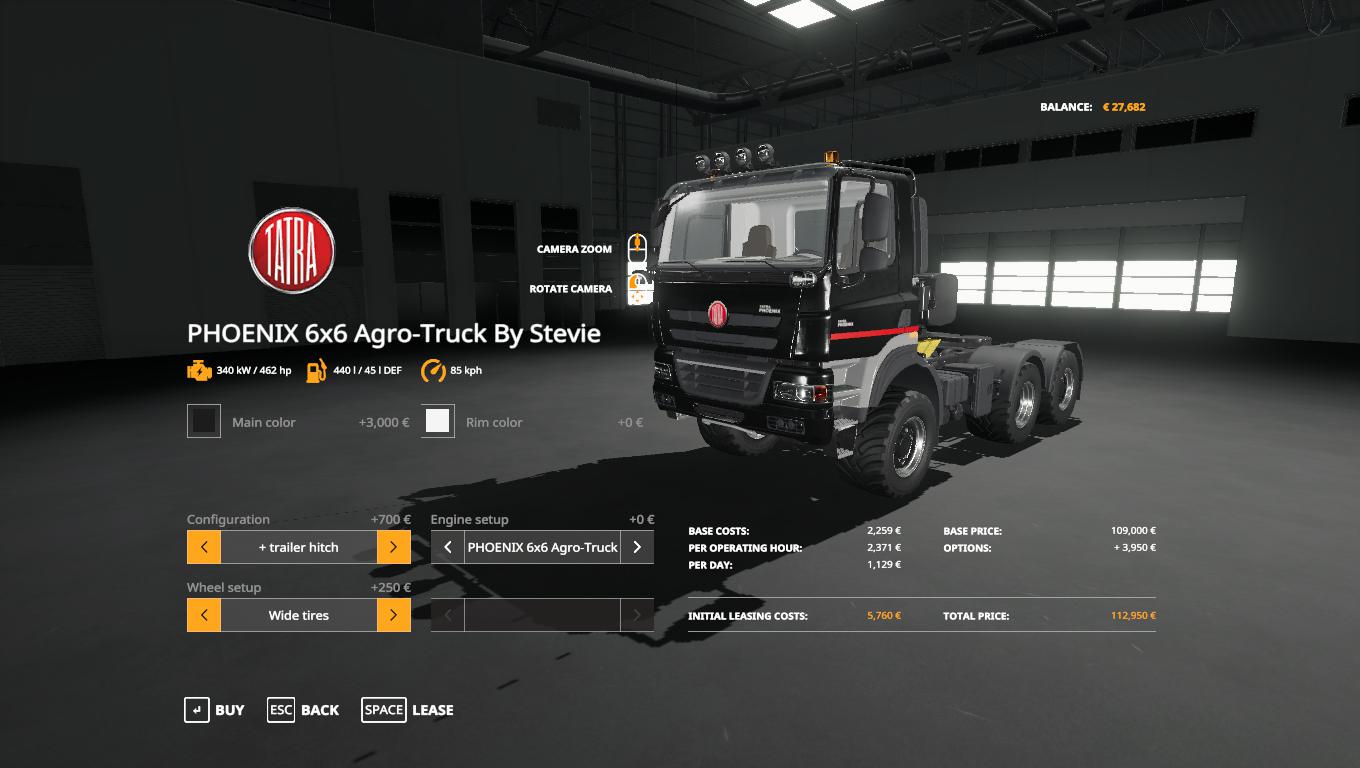1360x768 pixels.
Task: Select next Configuration option
Action: click(x=394, y=547)
